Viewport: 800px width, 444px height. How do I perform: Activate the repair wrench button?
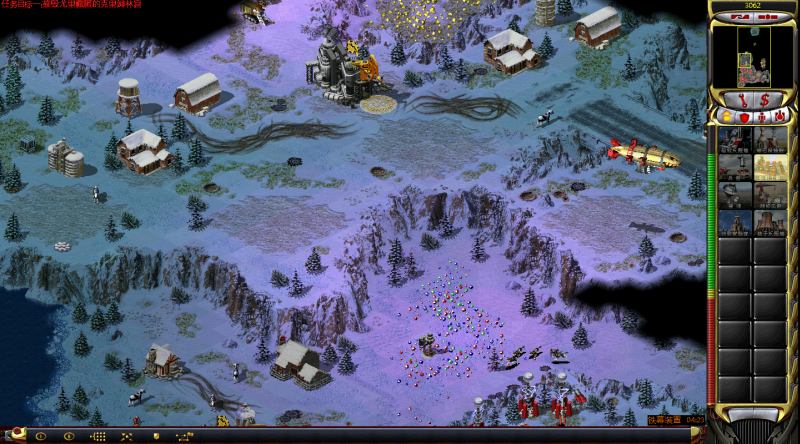pyautogui.click(x=742, y=99)
